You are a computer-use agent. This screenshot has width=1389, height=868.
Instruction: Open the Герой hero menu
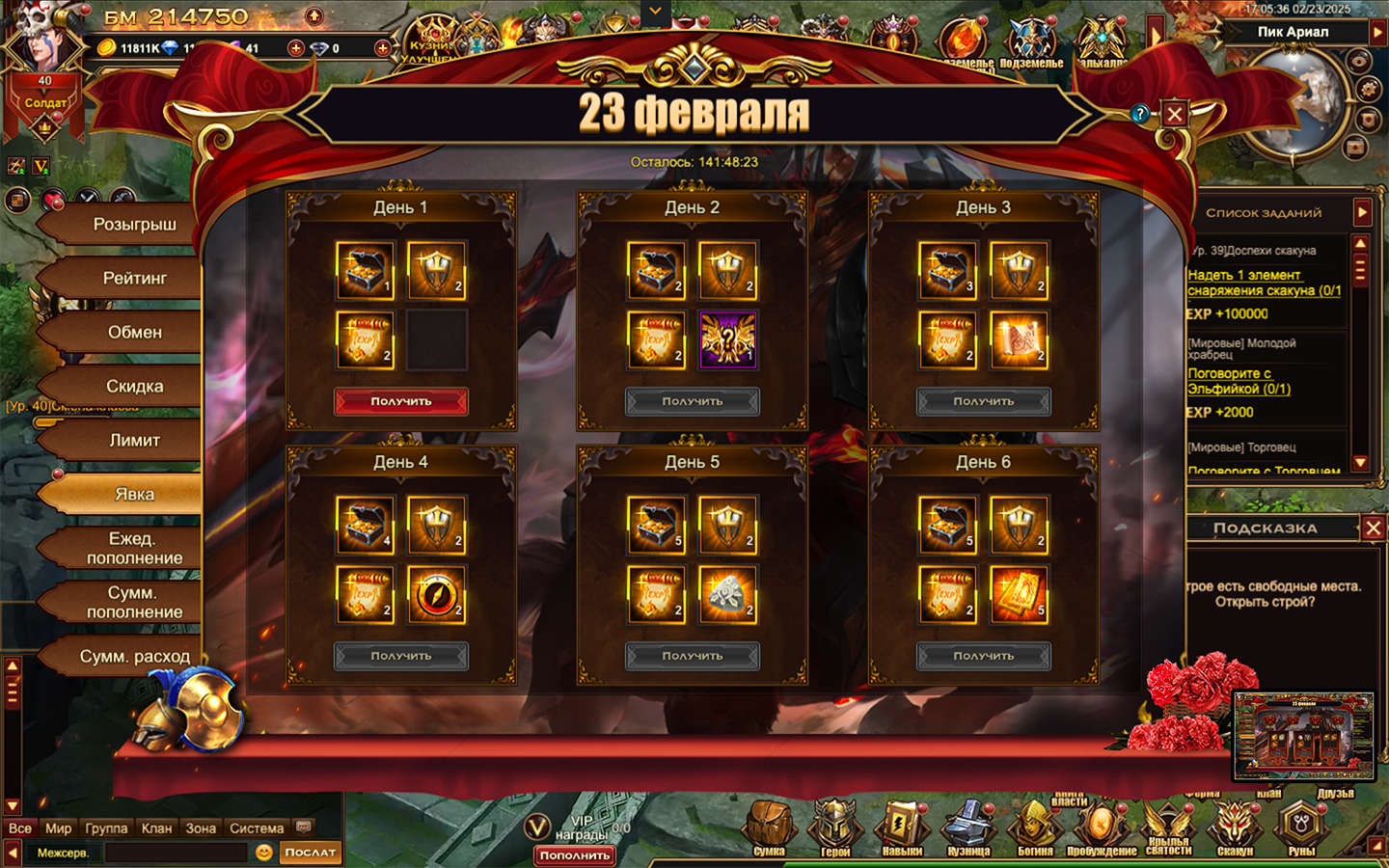coord(835,827)
